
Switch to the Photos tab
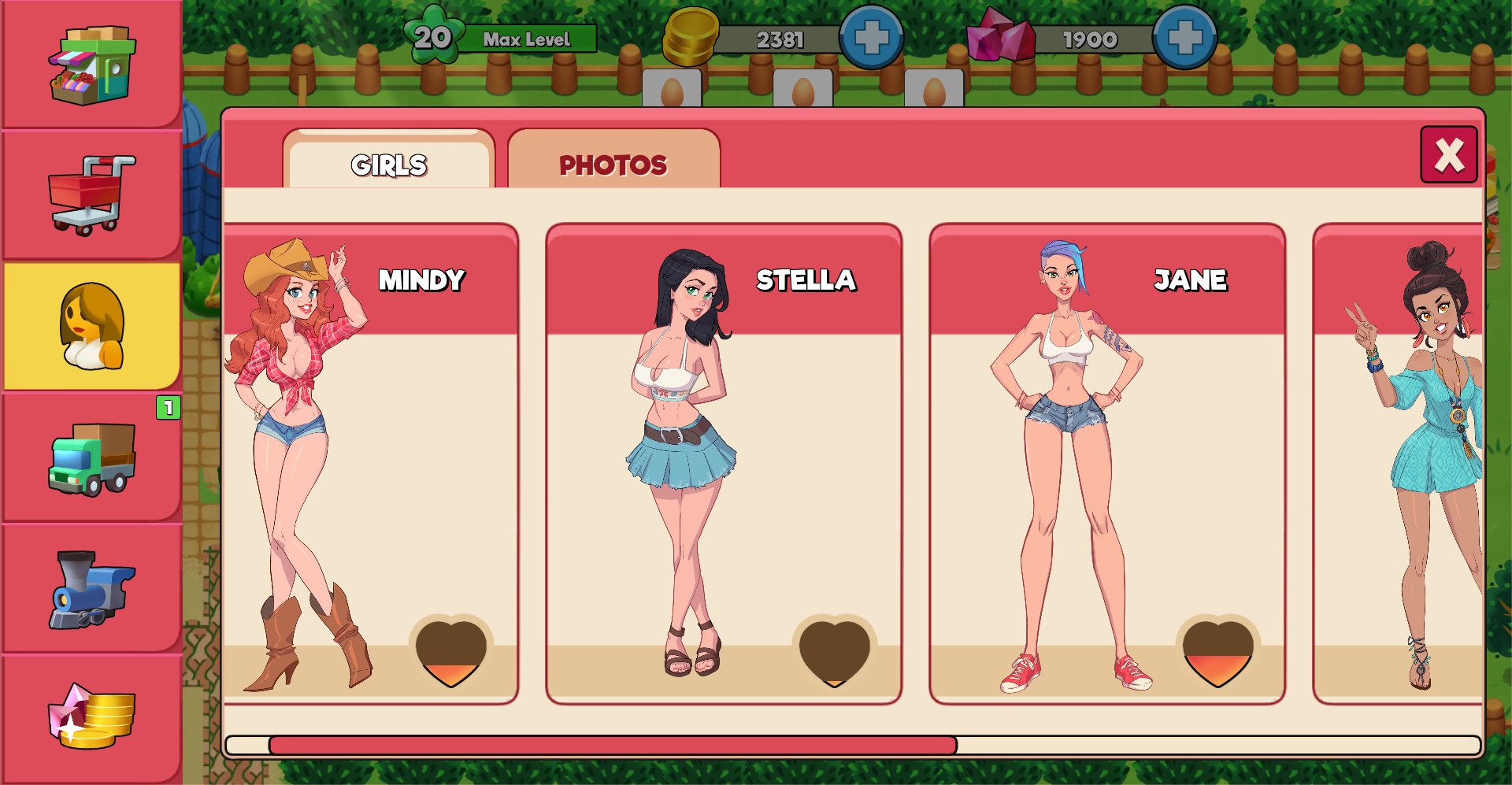point(613,163)
